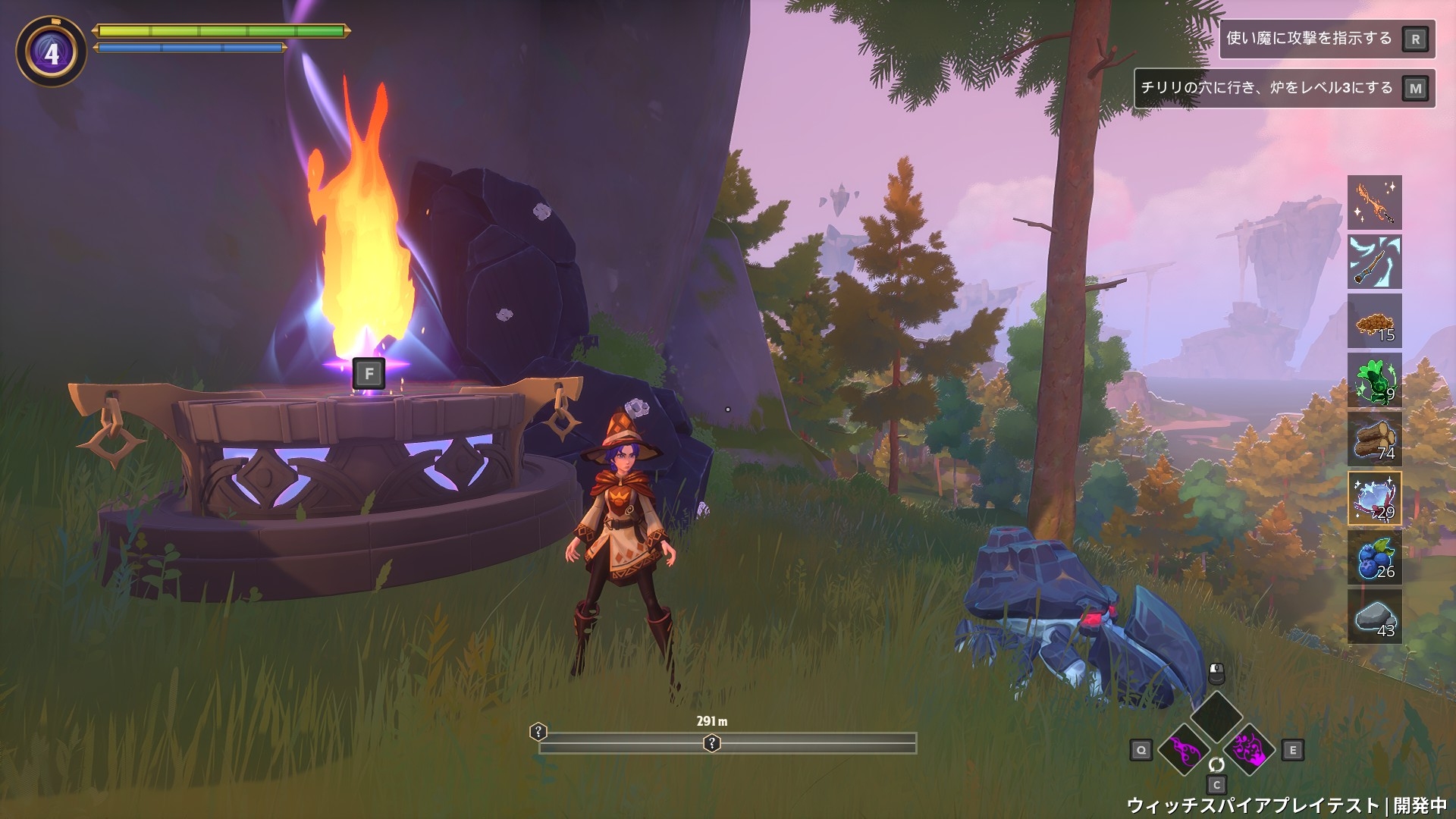Click the level 4 player badge
This screenshot has width=1456, height=819.
(51, 53)
